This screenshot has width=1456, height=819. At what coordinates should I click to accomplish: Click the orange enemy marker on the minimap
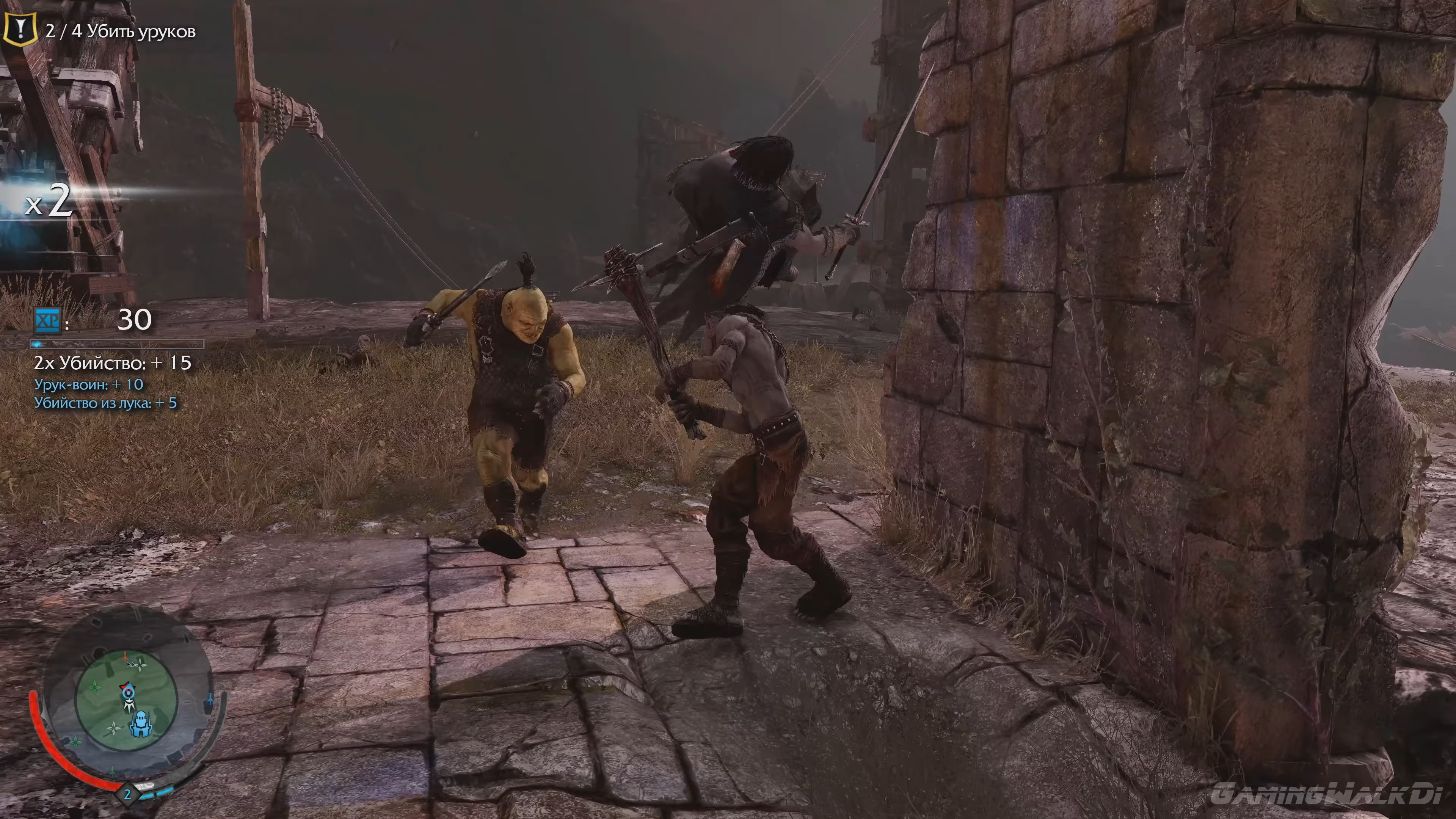(x=125, y=657)
